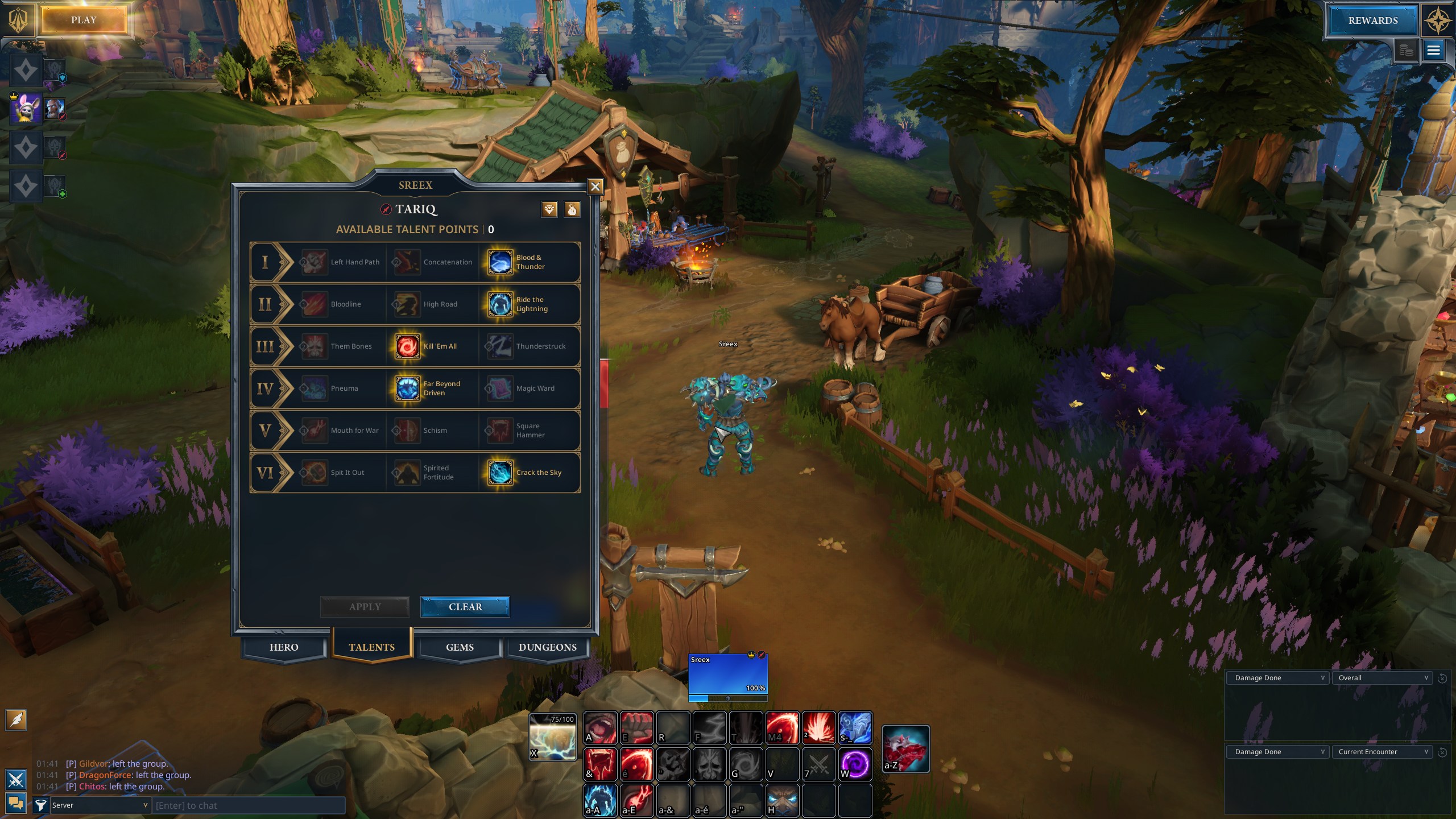Close the Sreex talent window
1456x819 pixels.
coord(595,187)
